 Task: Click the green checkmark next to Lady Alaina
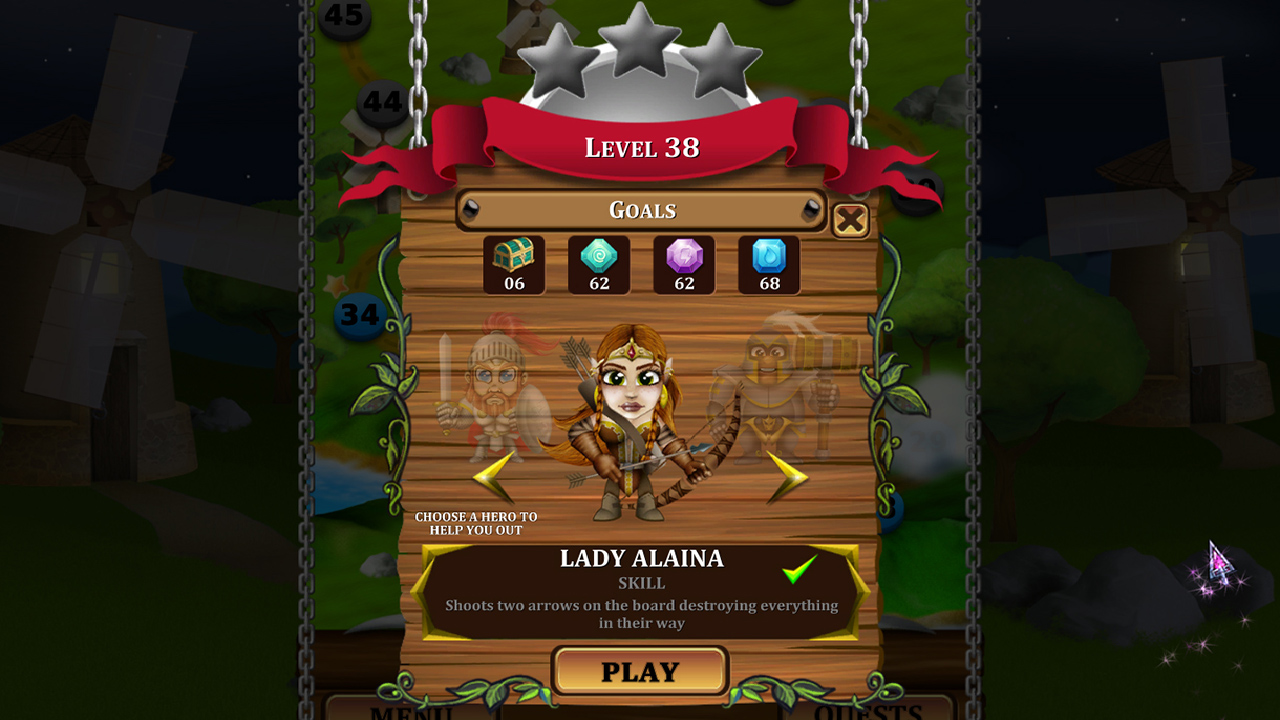click(x=797, y=571)
